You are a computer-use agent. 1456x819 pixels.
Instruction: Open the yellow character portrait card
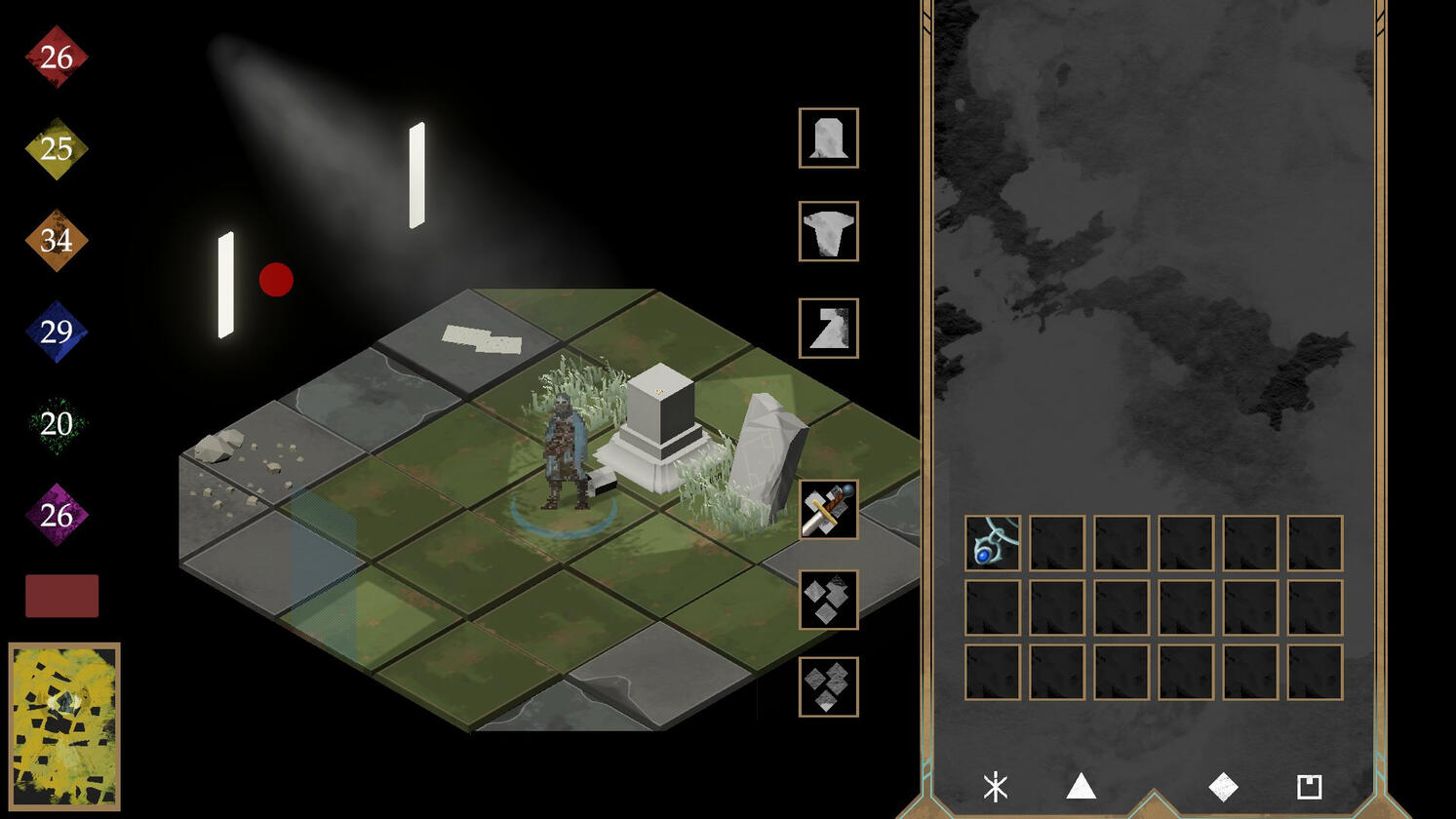tap(64, 726)
